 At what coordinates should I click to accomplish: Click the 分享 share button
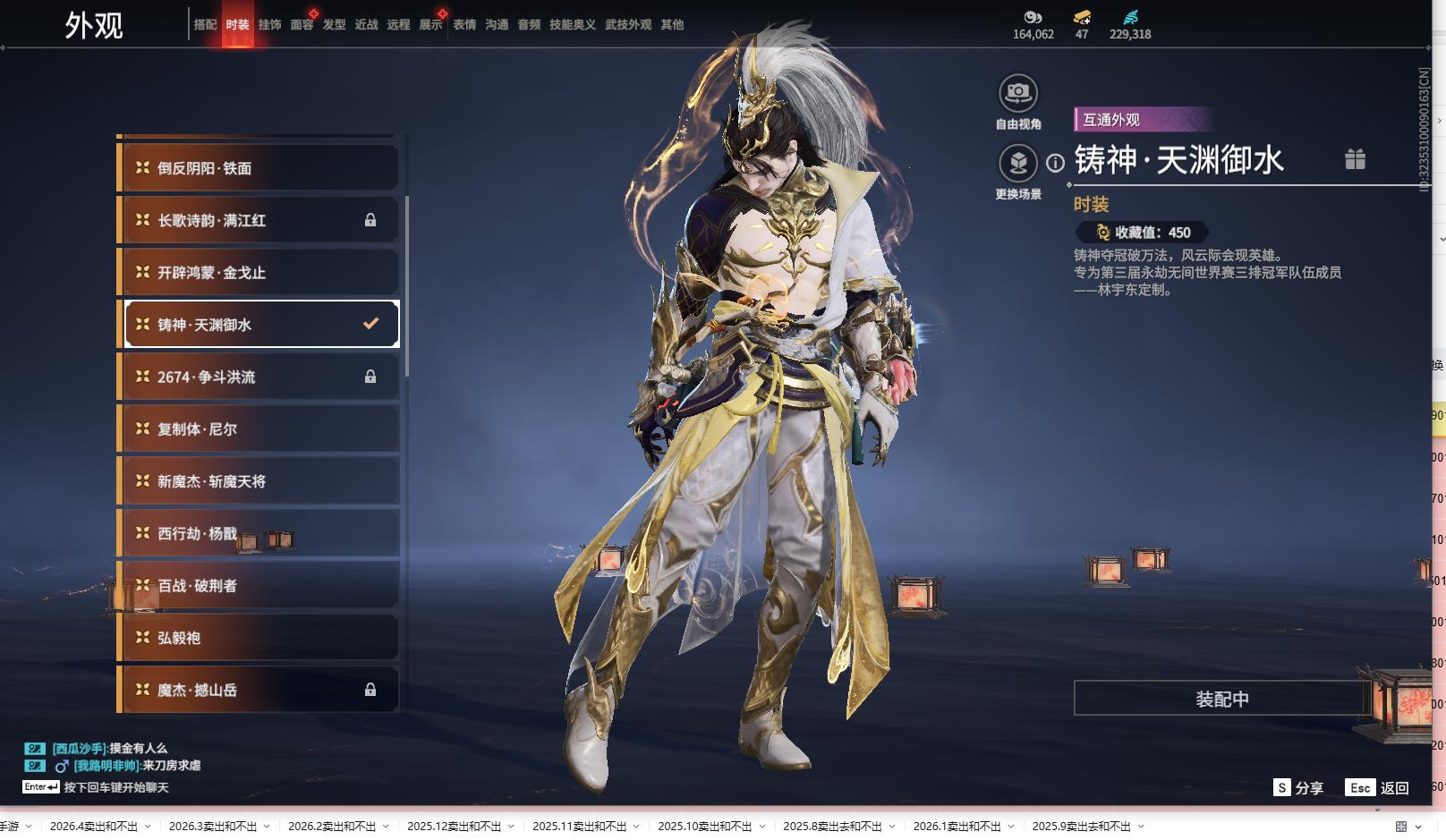[1298, 787]
